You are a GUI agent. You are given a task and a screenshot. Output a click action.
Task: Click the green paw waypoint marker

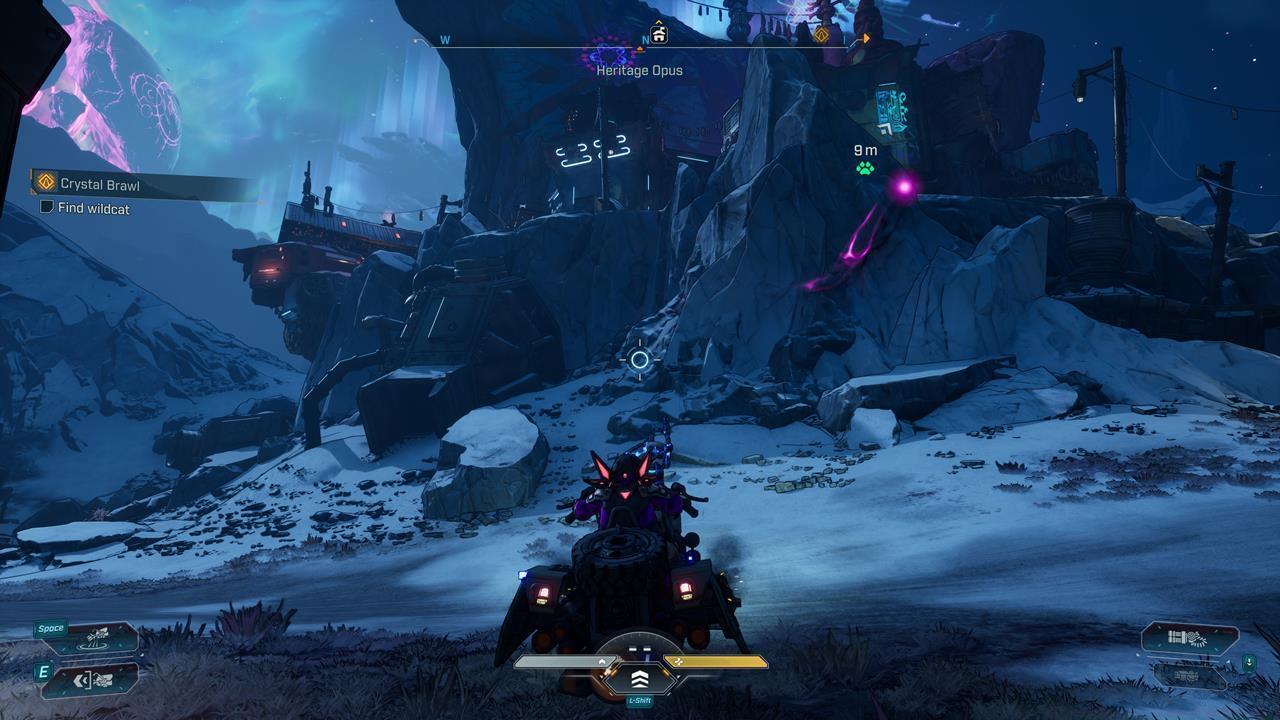(865, 168)
